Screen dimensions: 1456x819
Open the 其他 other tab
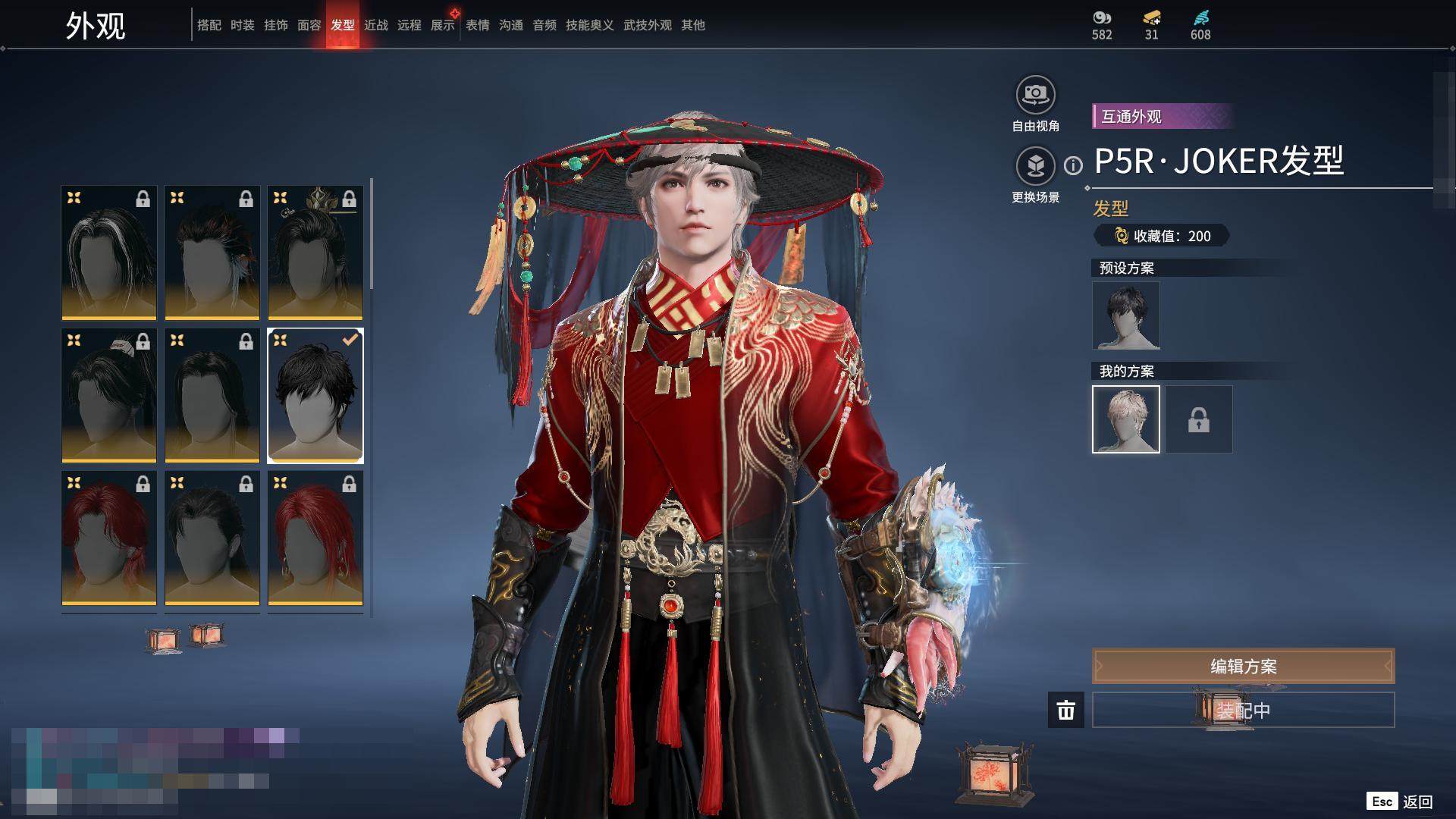pyautogui.click(x=692, y=25)
